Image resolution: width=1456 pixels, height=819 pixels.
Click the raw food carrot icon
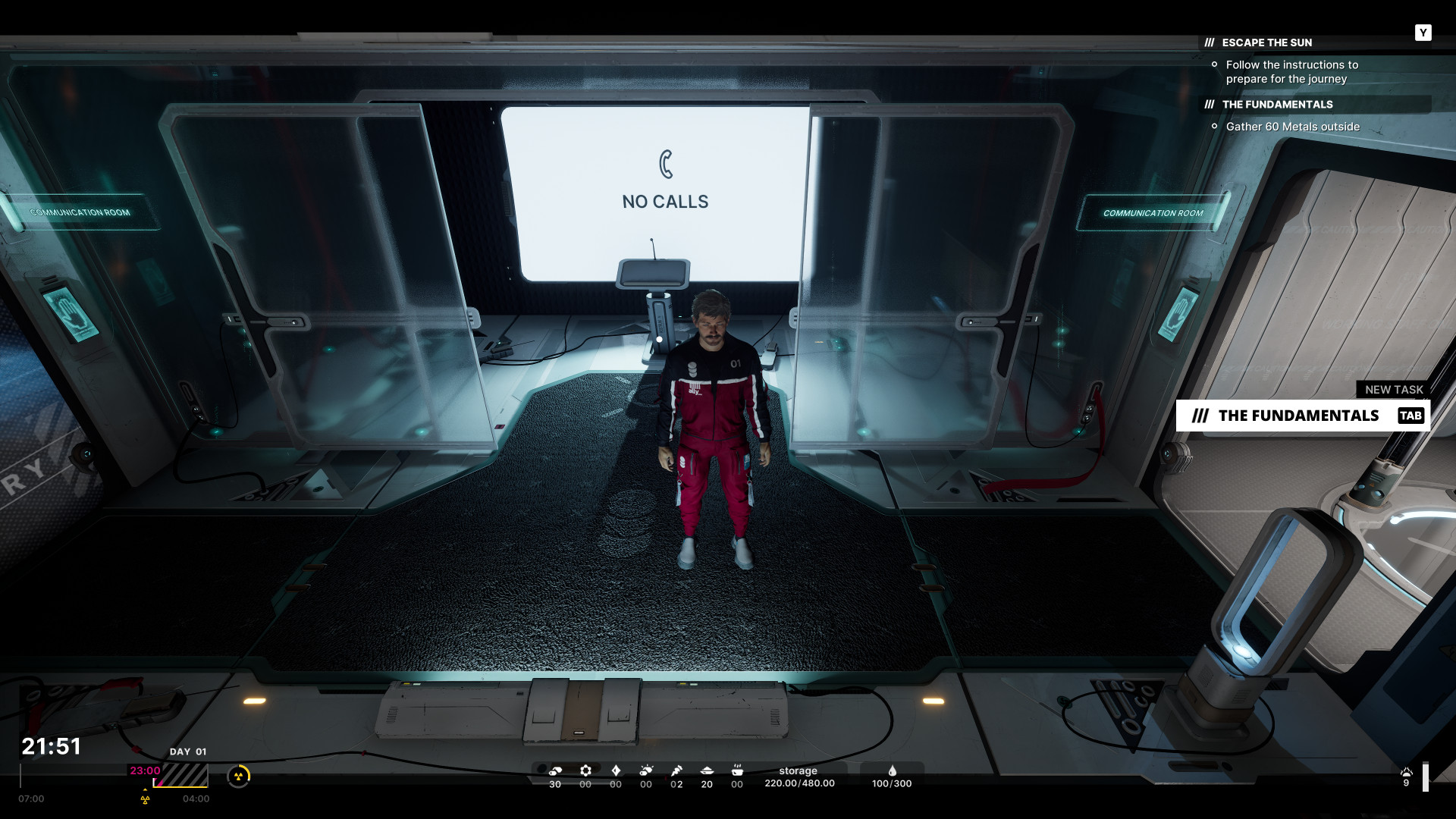pos(676,770)
